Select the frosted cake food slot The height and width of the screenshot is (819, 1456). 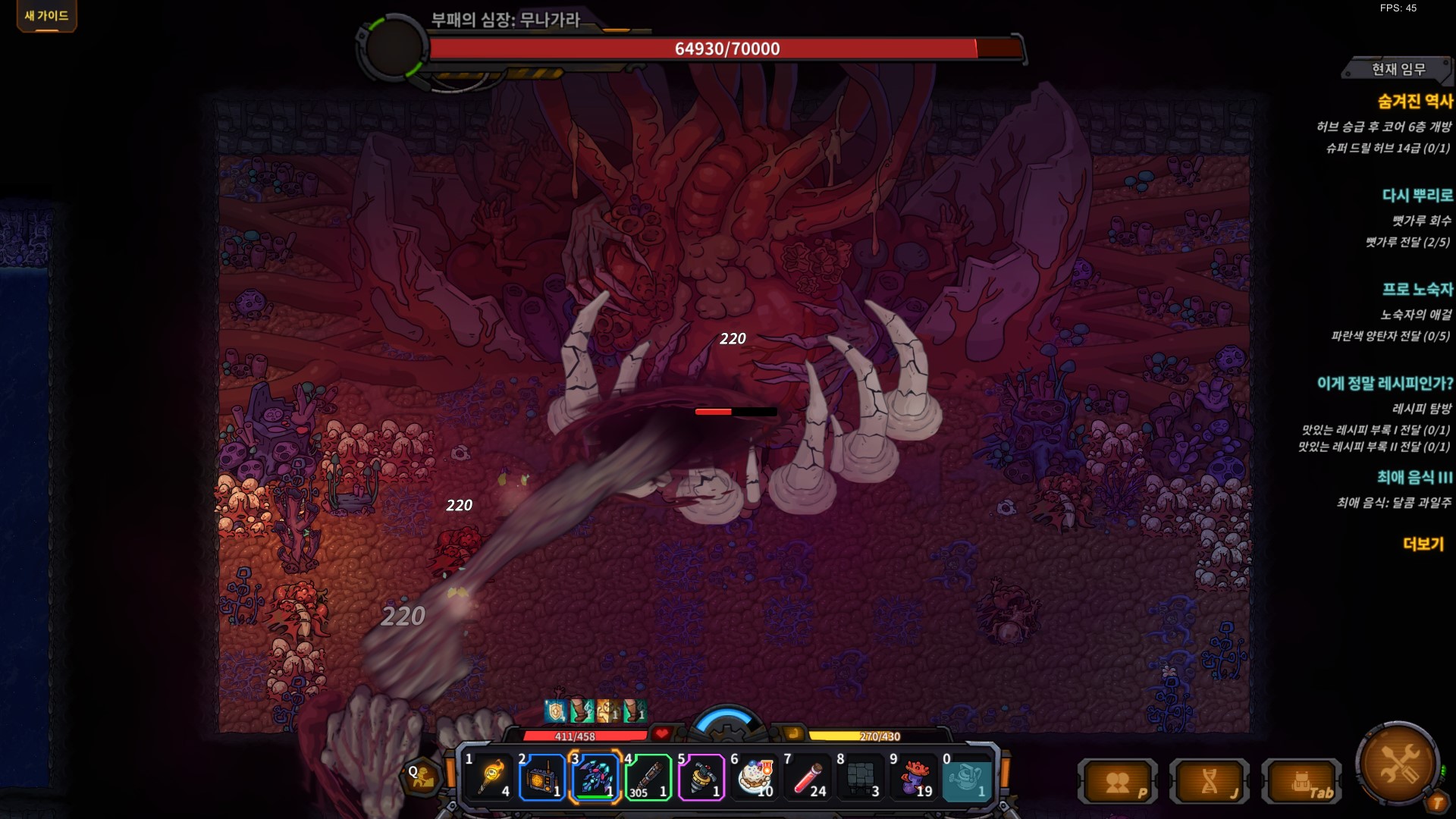755,777
